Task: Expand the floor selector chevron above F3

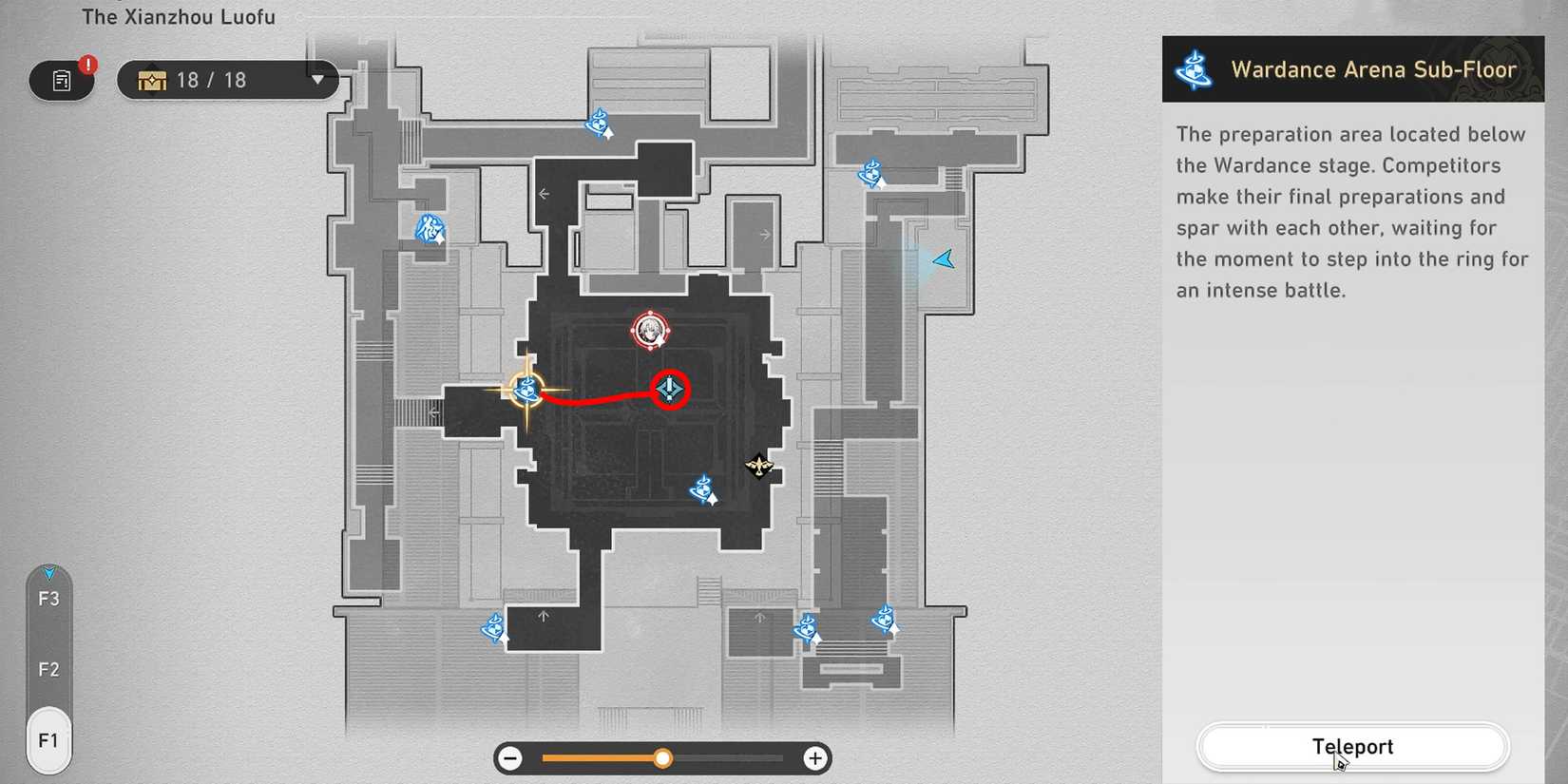Action: click(x=49, y=572)
